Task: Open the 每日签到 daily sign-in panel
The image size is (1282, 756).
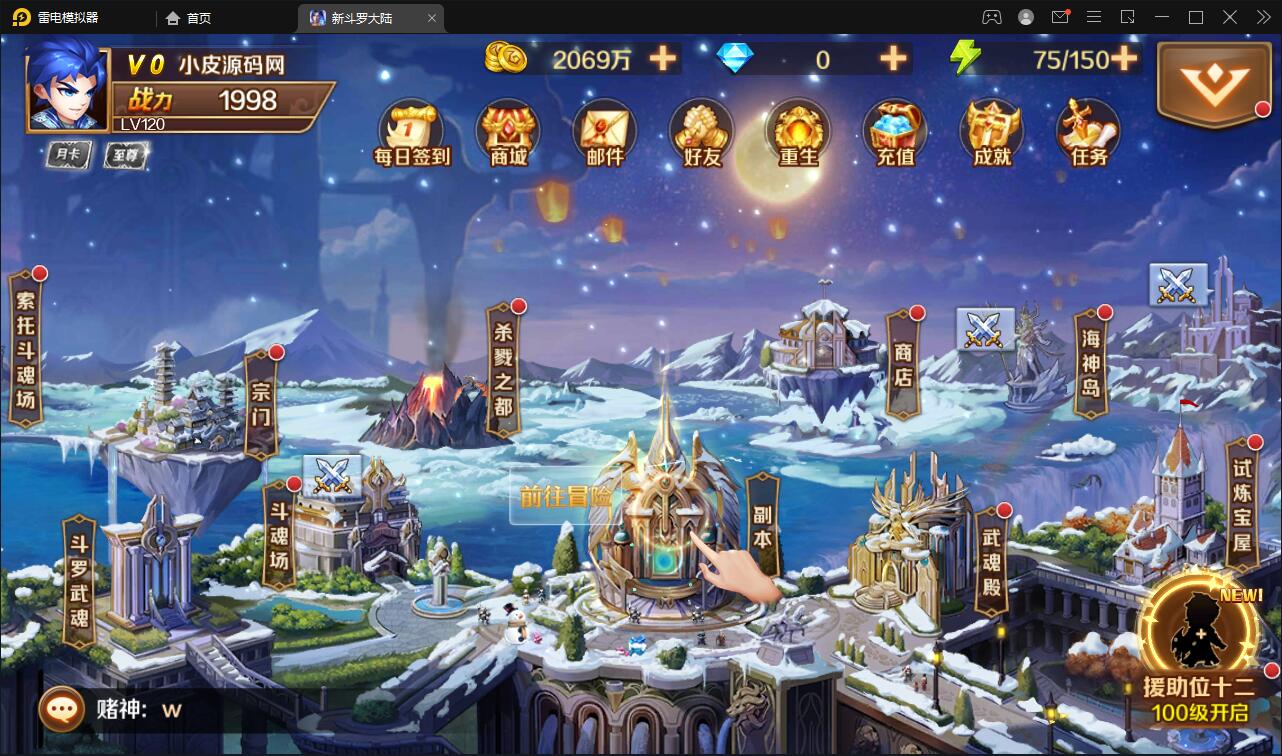Action: coord(410,130)
